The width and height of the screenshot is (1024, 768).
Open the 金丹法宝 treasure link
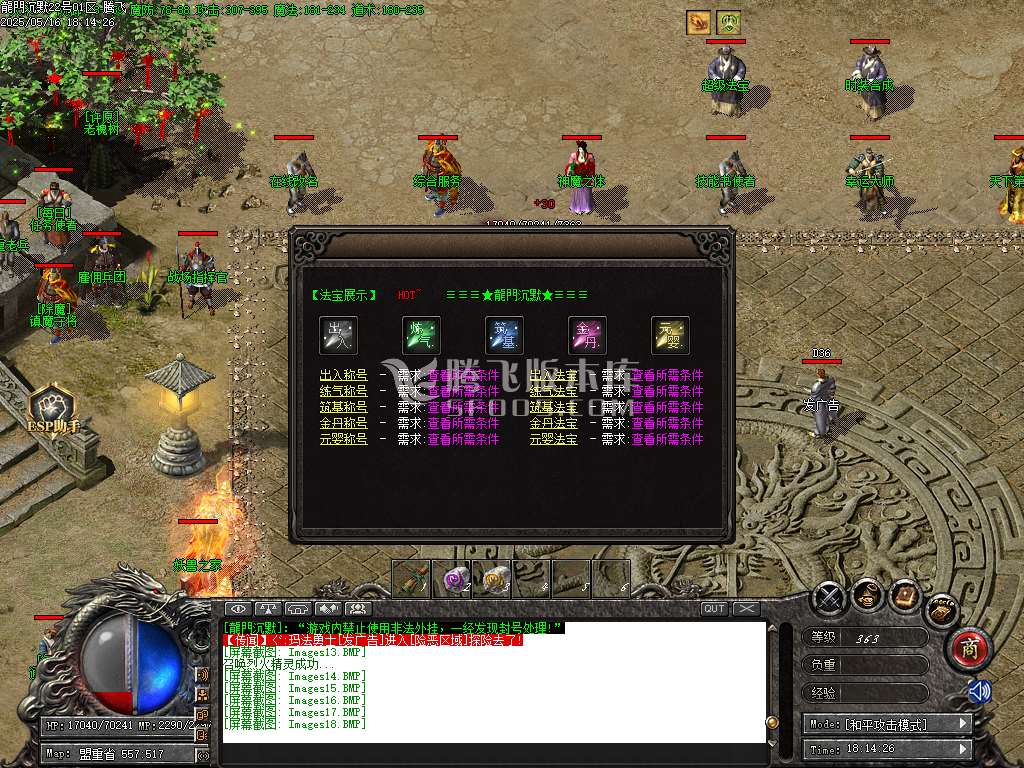click(554, 423)
